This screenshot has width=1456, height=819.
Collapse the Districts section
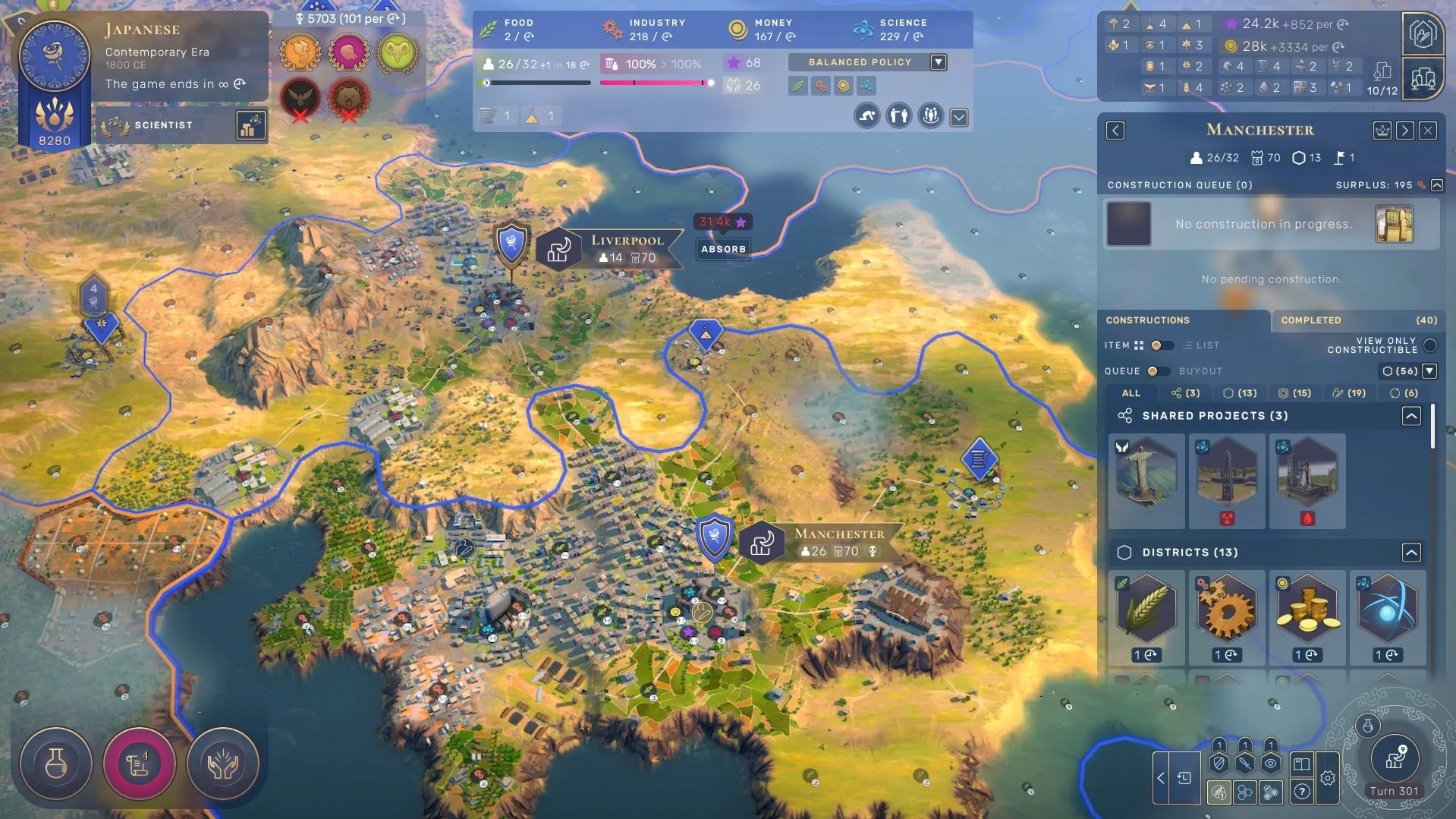tap(1410, 553)
